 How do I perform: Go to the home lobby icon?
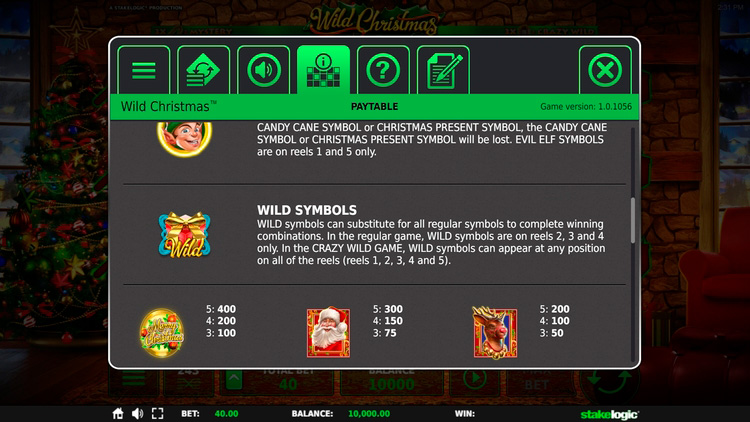click(x=118, y=413)
